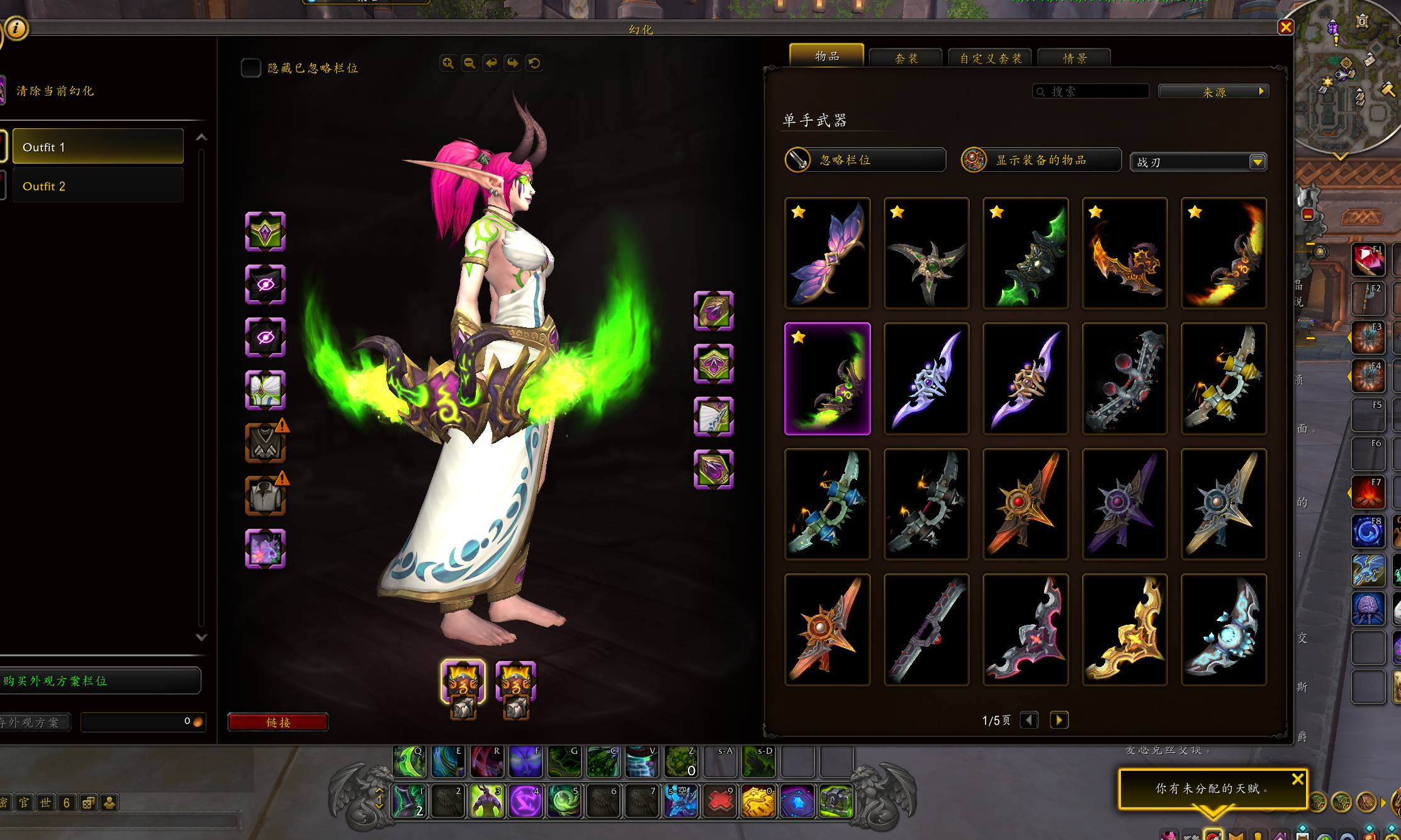The width and height of the screenshot is (1401, 840).
Task: Choose the purple butterfly-wing warglaive appearance
Action: point(827,253)
